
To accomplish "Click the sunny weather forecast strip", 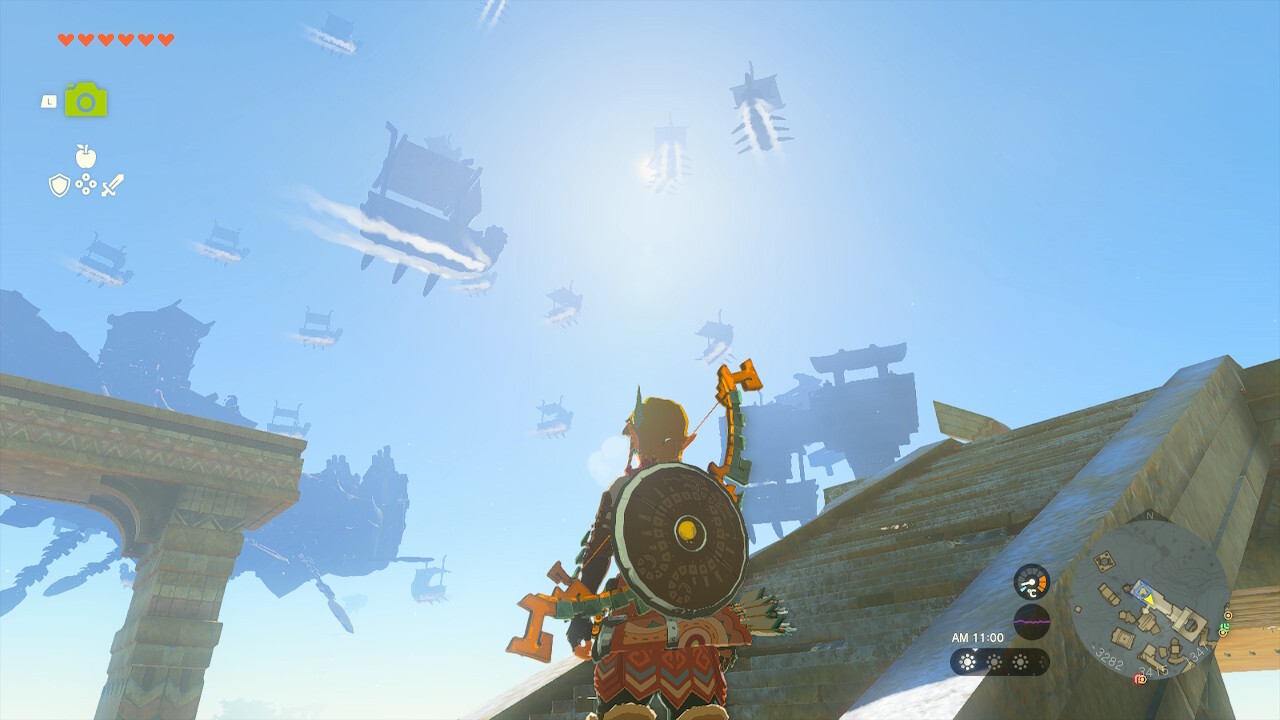I will [999, 662].
